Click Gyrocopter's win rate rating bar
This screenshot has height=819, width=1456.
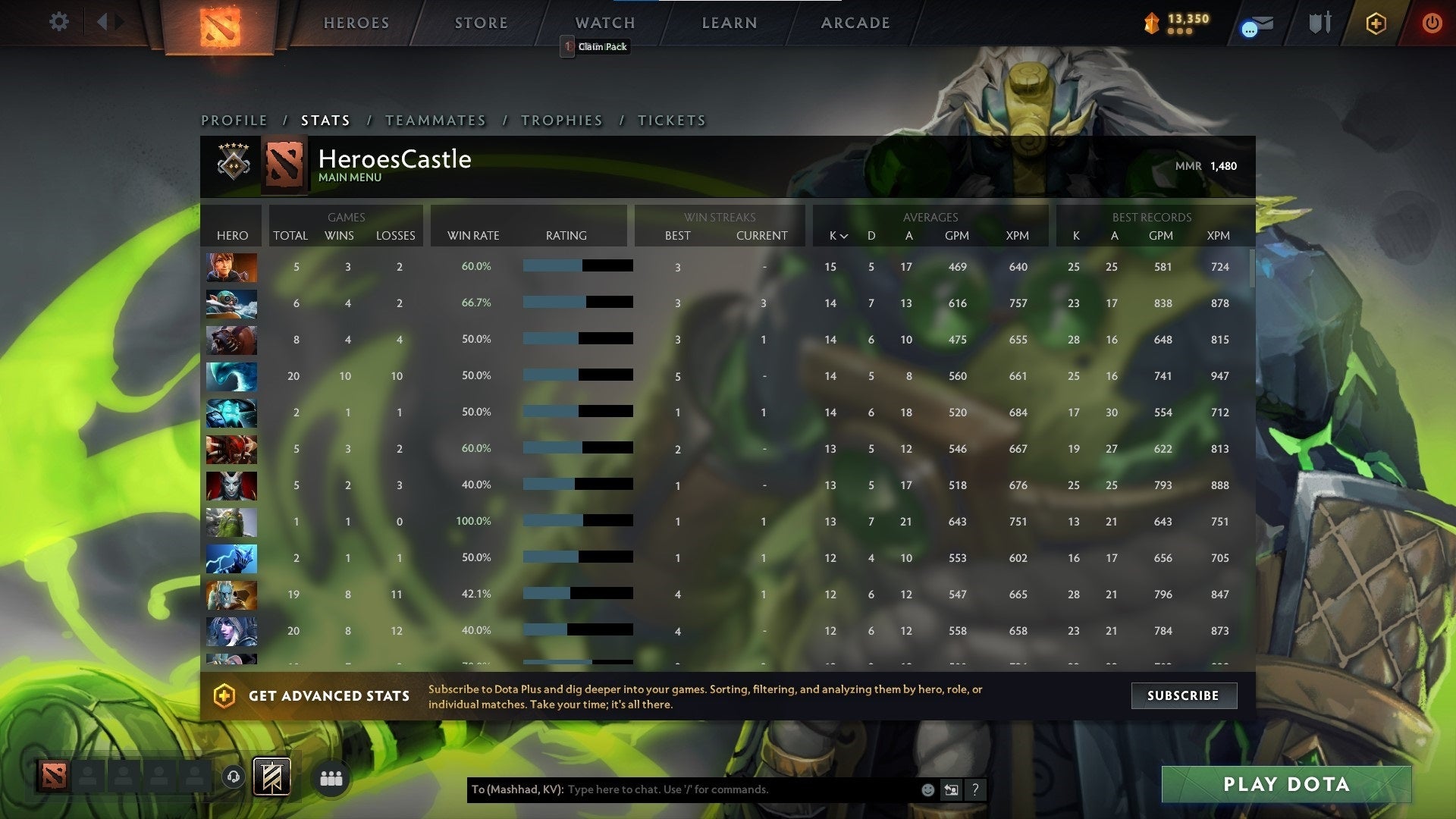[576, 301]
